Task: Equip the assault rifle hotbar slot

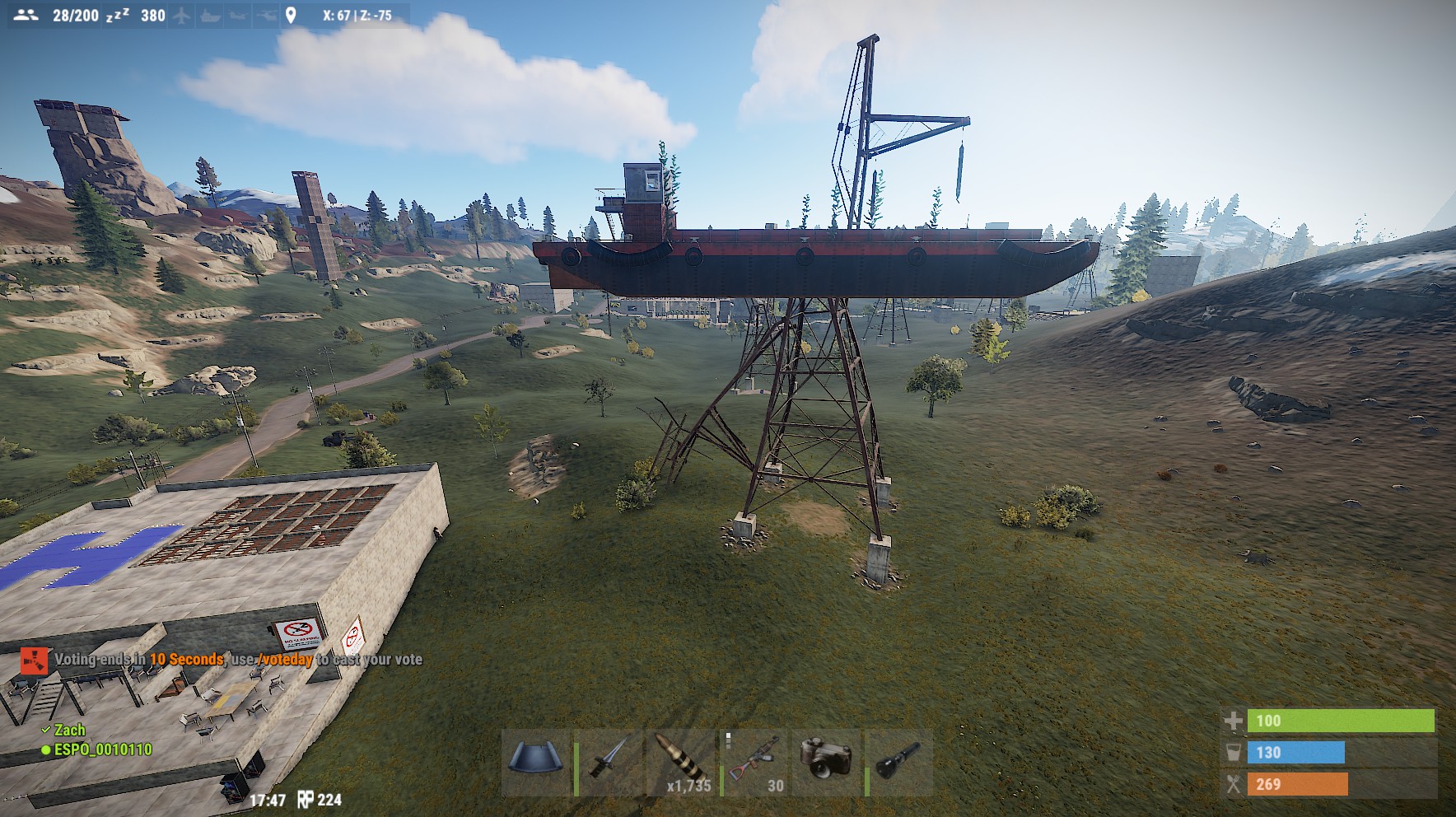Action: 754,761
